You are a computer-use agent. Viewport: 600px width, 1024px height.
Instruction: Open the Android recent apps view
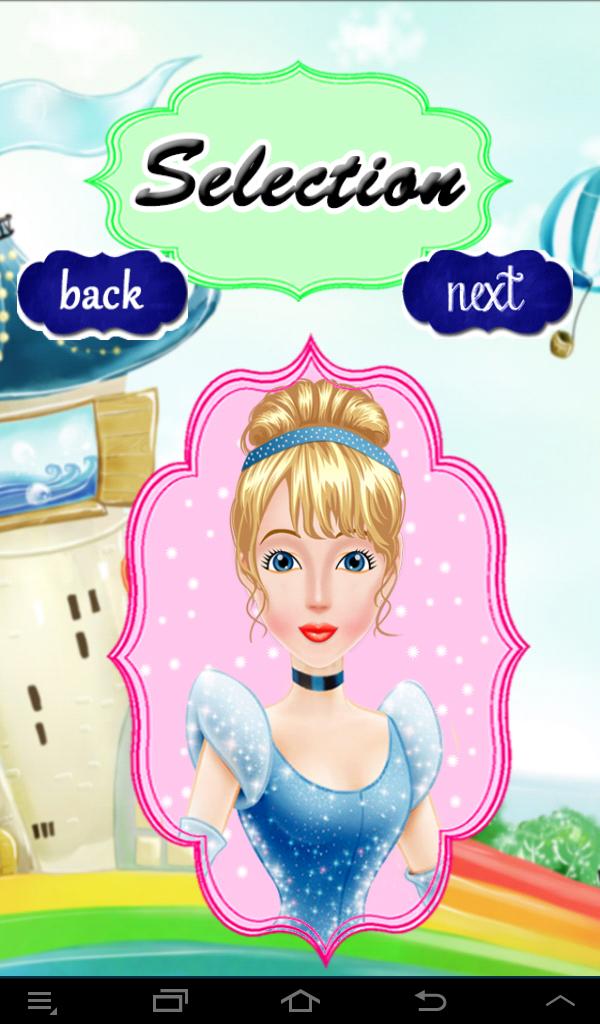[x=170, y=1000]
